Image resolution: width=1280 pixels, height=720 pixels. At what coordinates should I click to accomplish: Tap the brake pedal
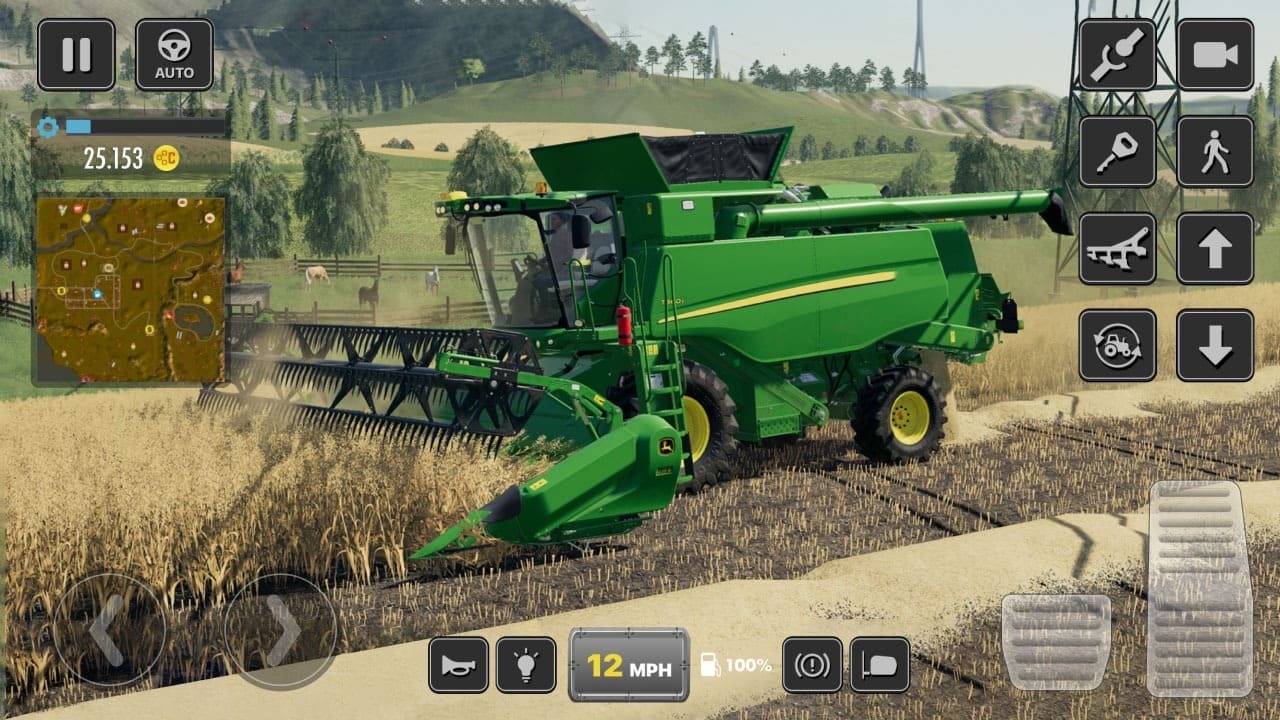(x=1056, y=642)
